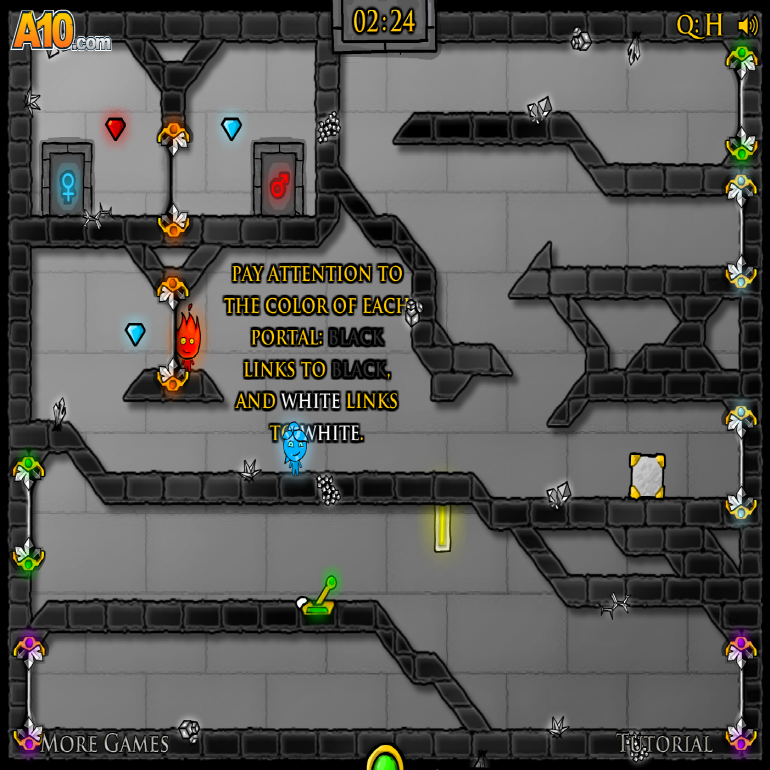Open the A10.com logo link

click(x=58, y=32)
